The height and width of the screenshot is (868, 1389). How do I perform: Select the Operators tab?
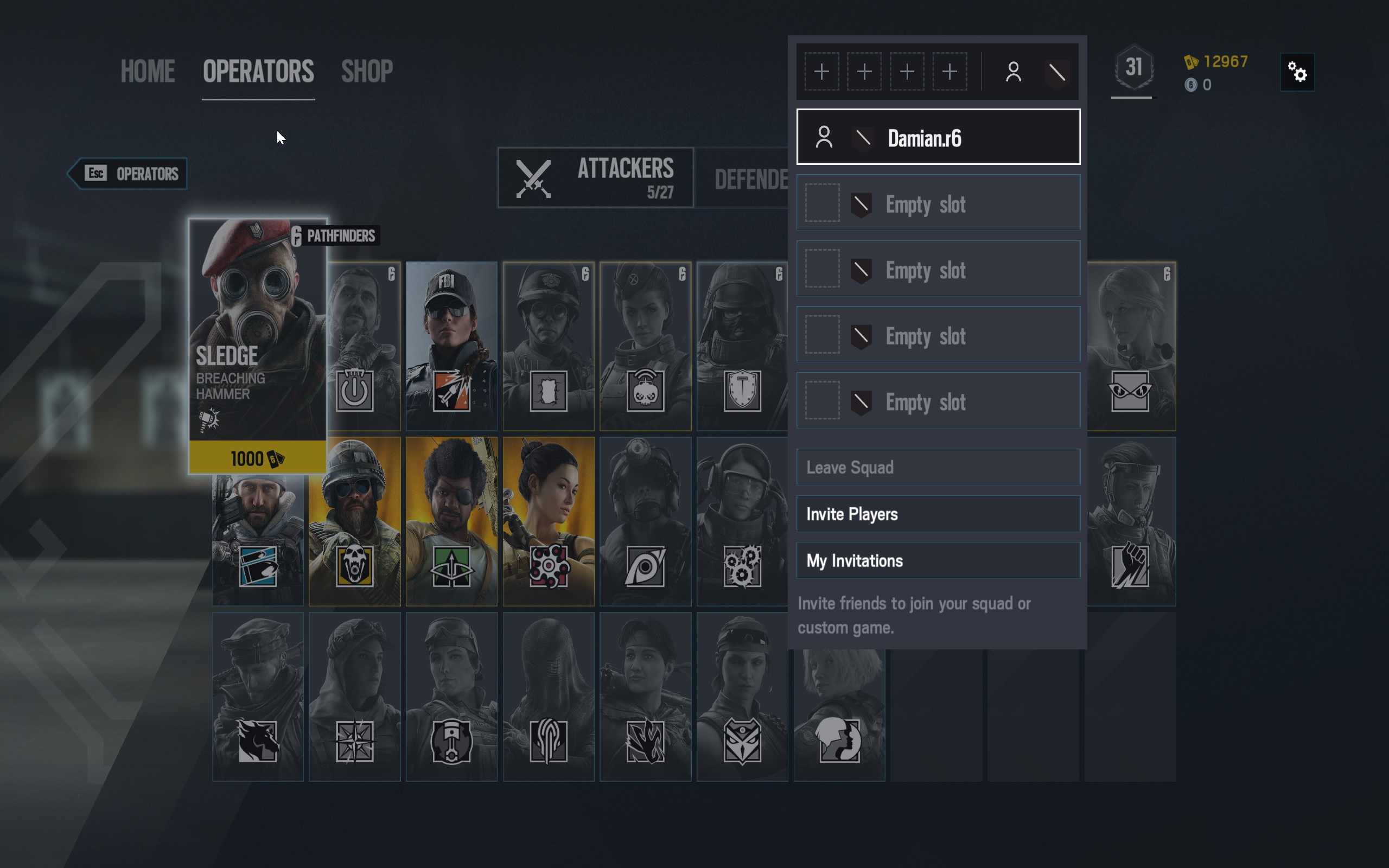(258, 72)
